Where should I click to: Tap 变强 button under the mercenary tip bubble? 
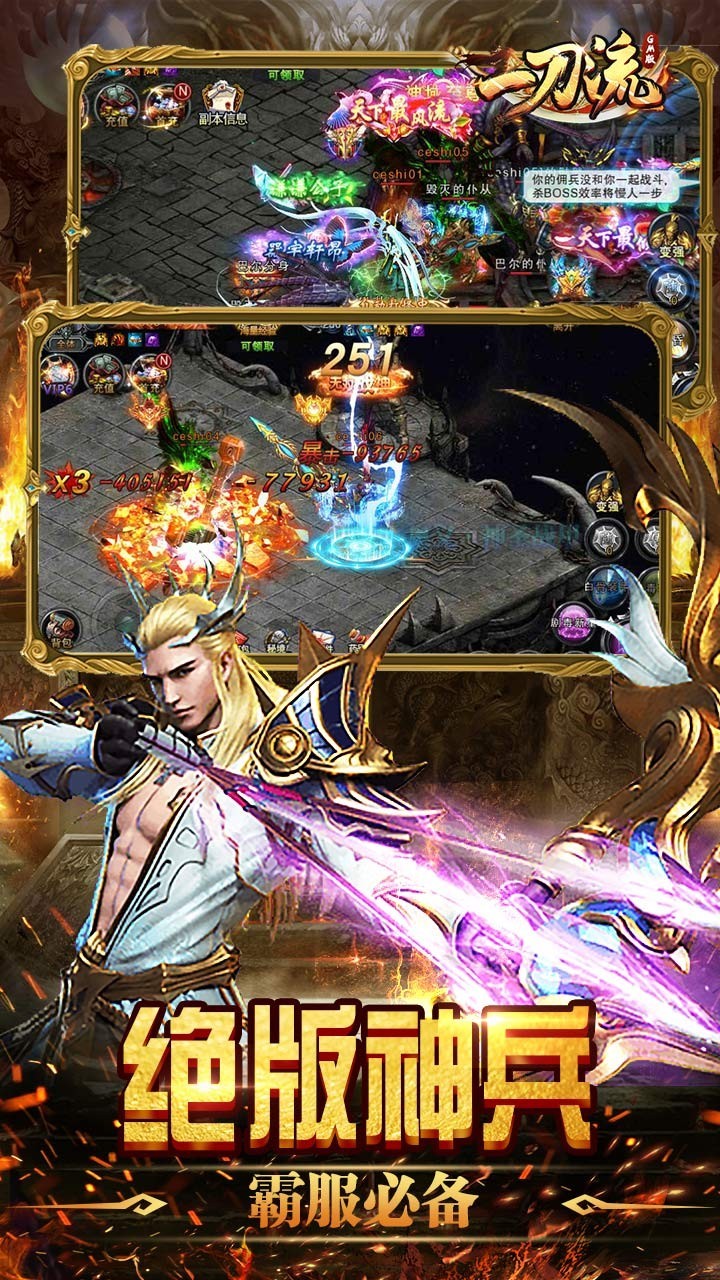pos(669,240)
